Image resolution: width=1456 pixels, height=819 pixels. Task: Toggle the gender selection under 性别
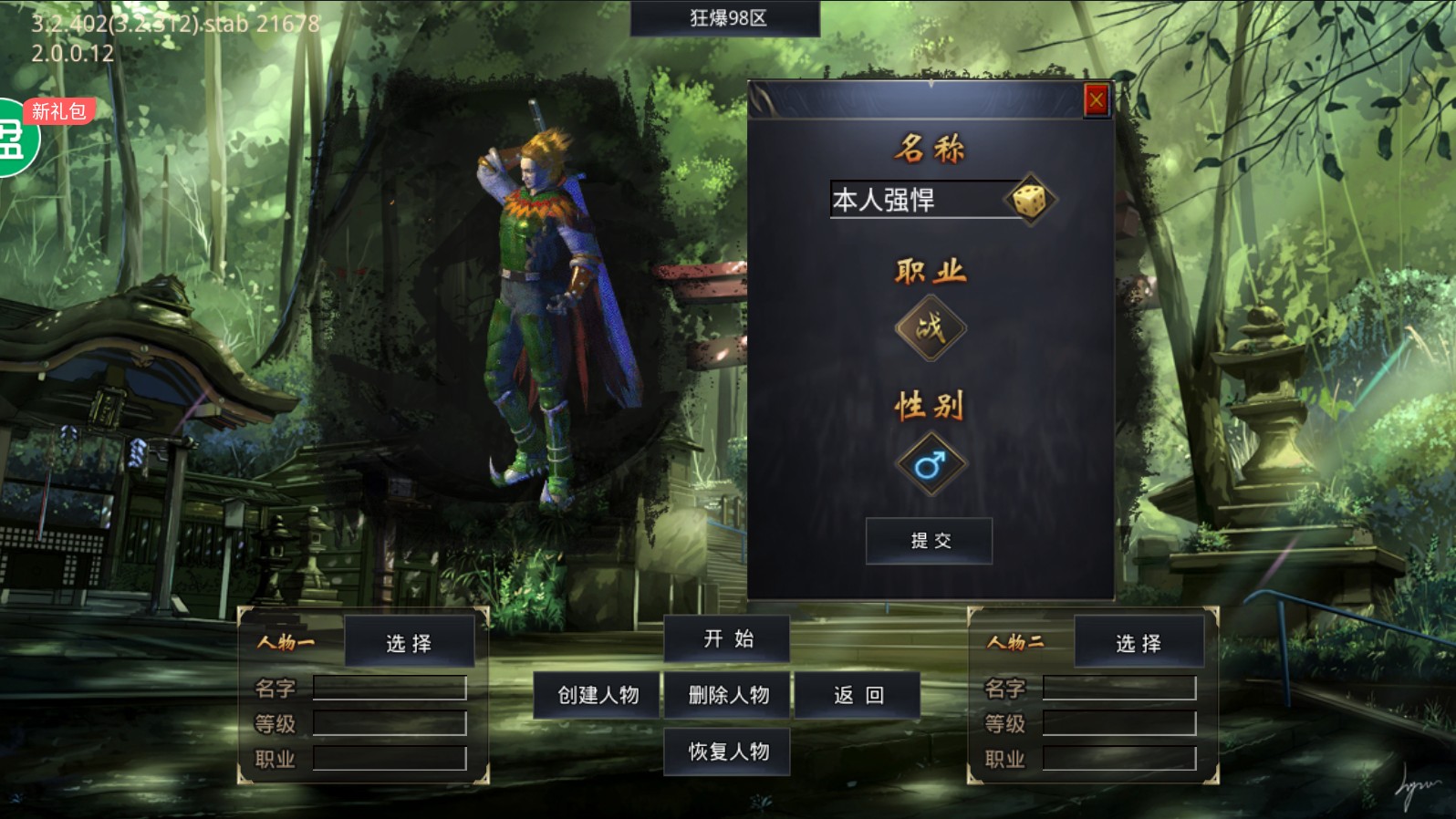click(930, 463)
